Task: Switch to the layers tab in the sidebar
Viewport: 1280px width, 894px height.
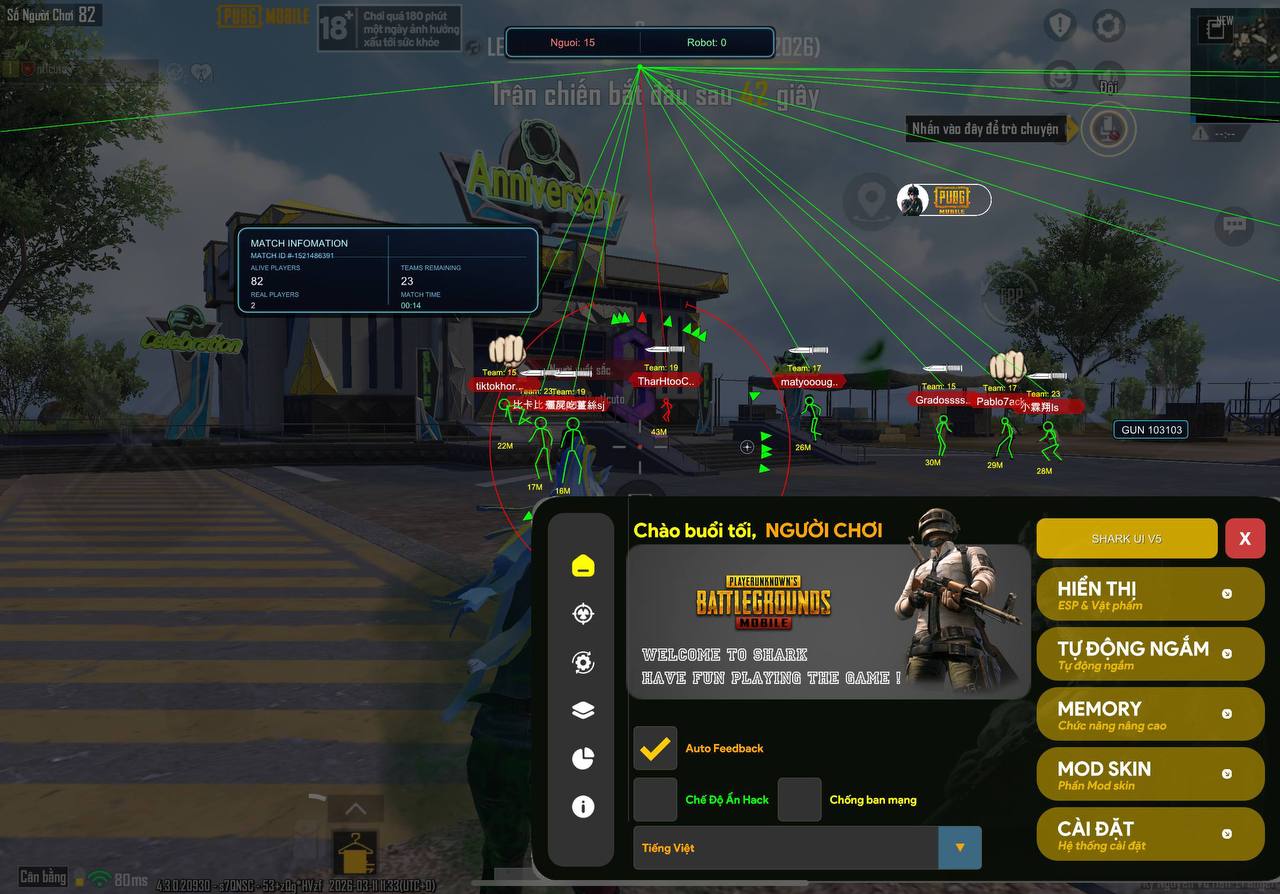Action: pos(583,710)
